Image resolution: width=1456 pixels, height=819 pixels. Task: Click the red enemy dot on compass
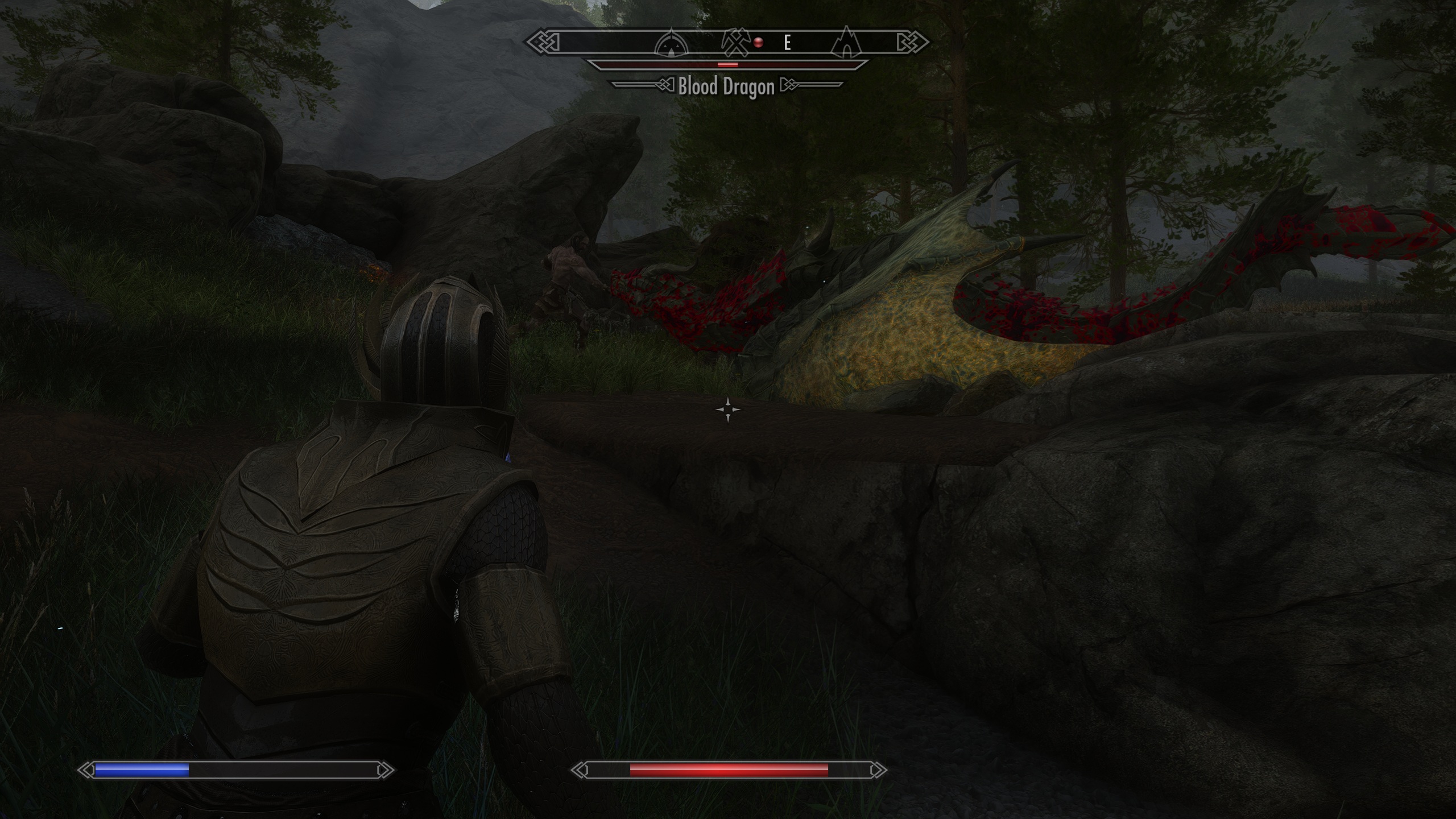[758, 42]
